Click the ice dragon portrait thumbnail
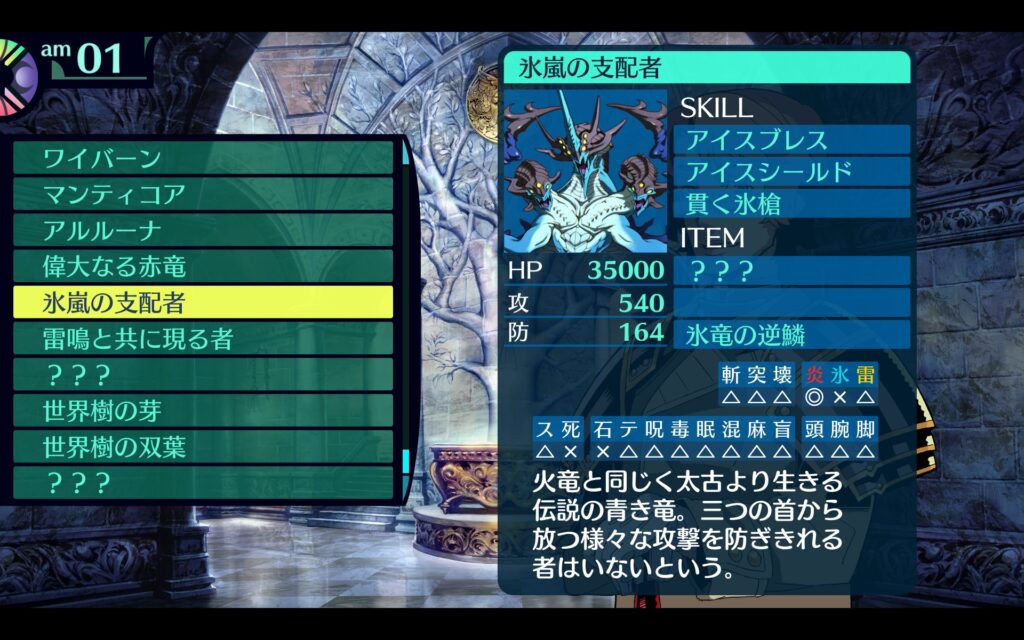The image size is (1024, 640). tap(585, 172)
